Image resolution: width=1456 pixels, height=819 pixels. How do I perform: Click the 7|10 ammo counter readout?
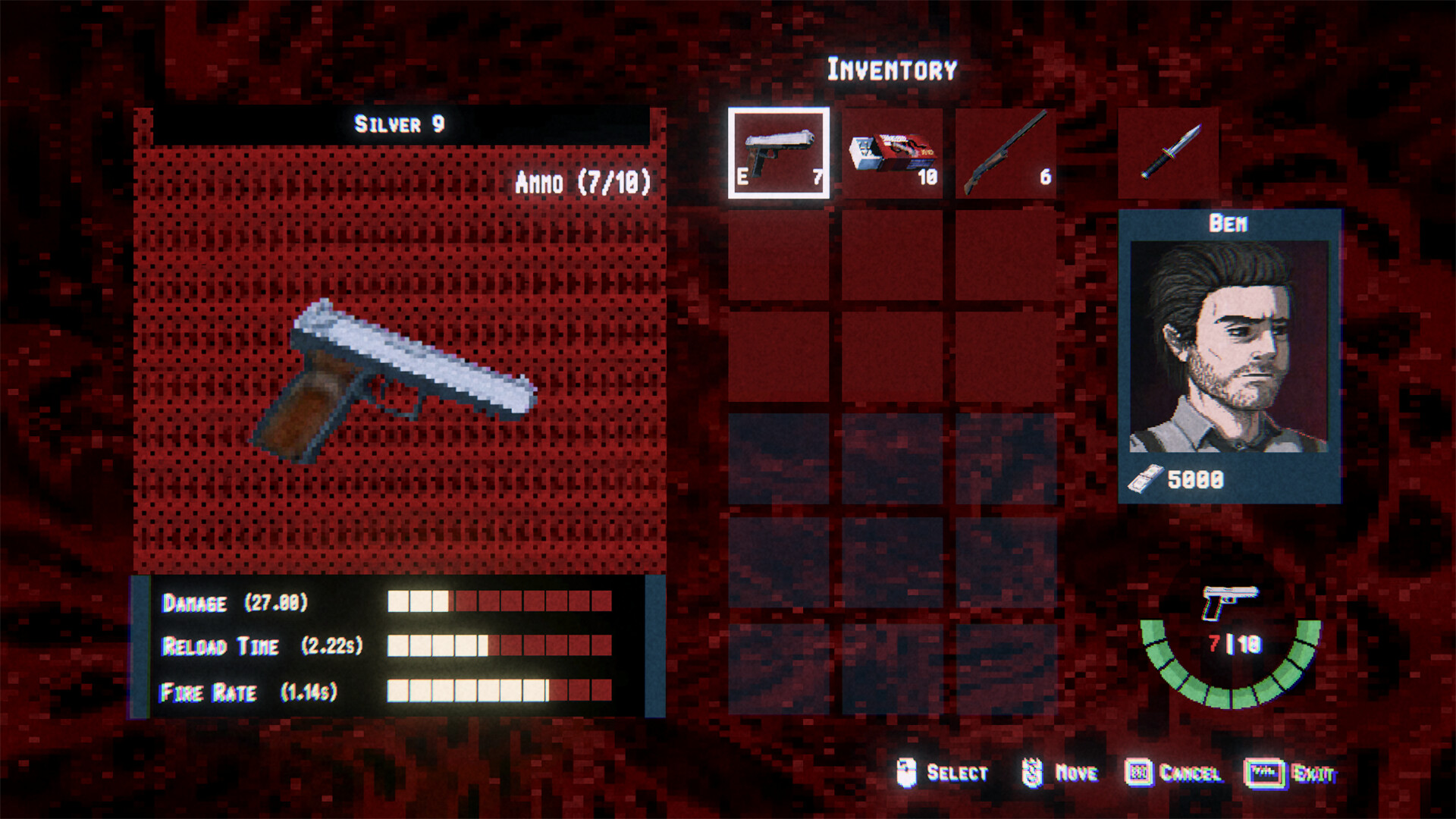1235,642
